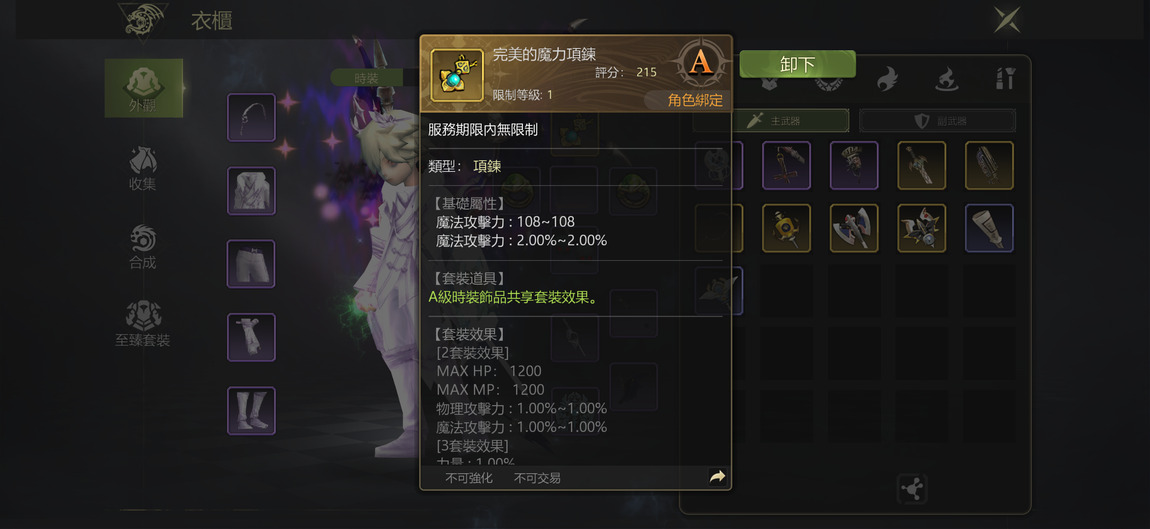Viewport: 1150px width, 529px height.
Task: Select the 主武器 main weapon filter
Action: (x=774, y=121)
